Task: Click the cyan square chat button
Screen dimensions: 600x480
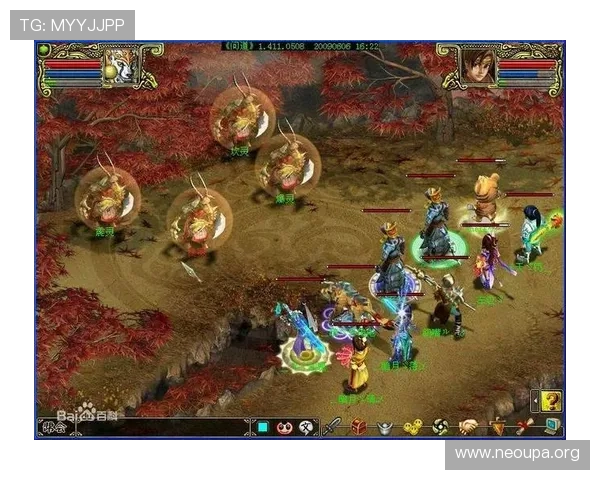Action: 263,427
